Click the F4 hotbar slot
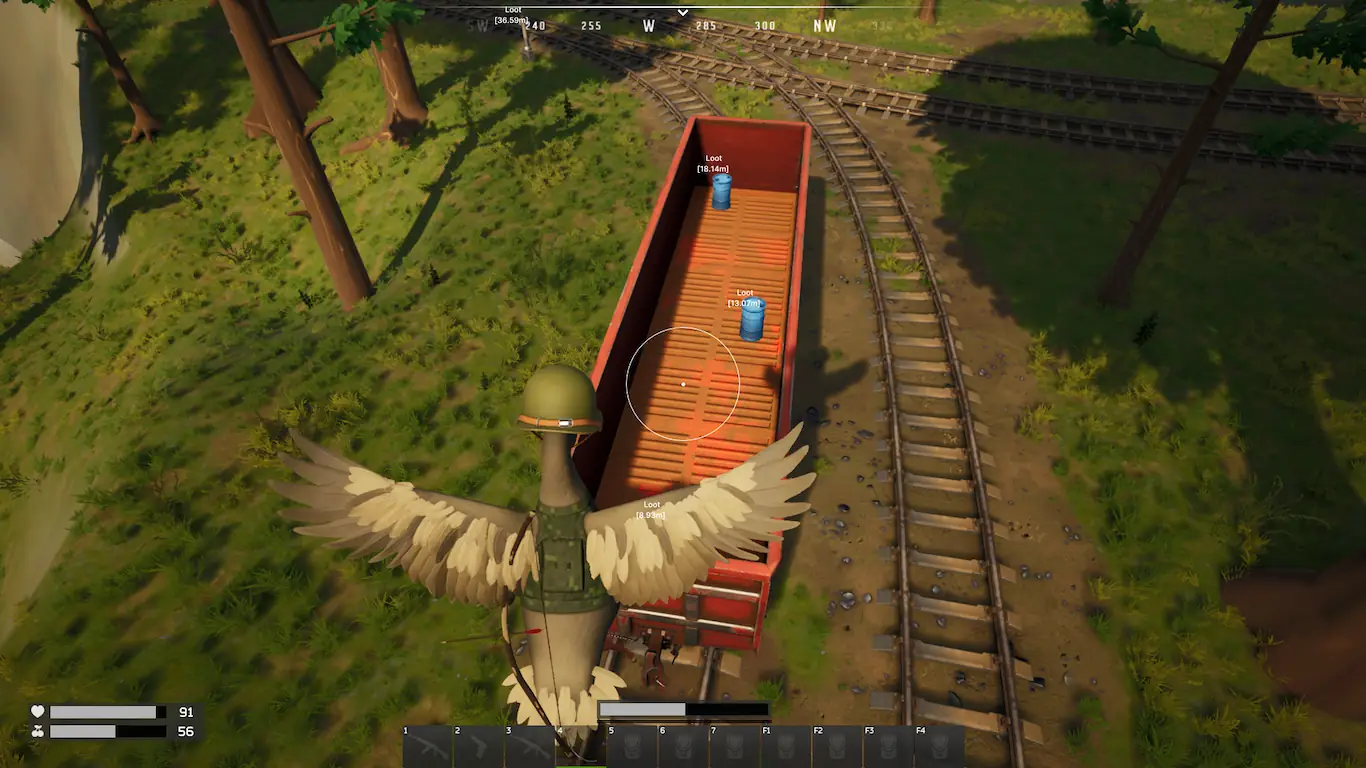The width and height of the screenshot is (1366, 768). point(939,747)
